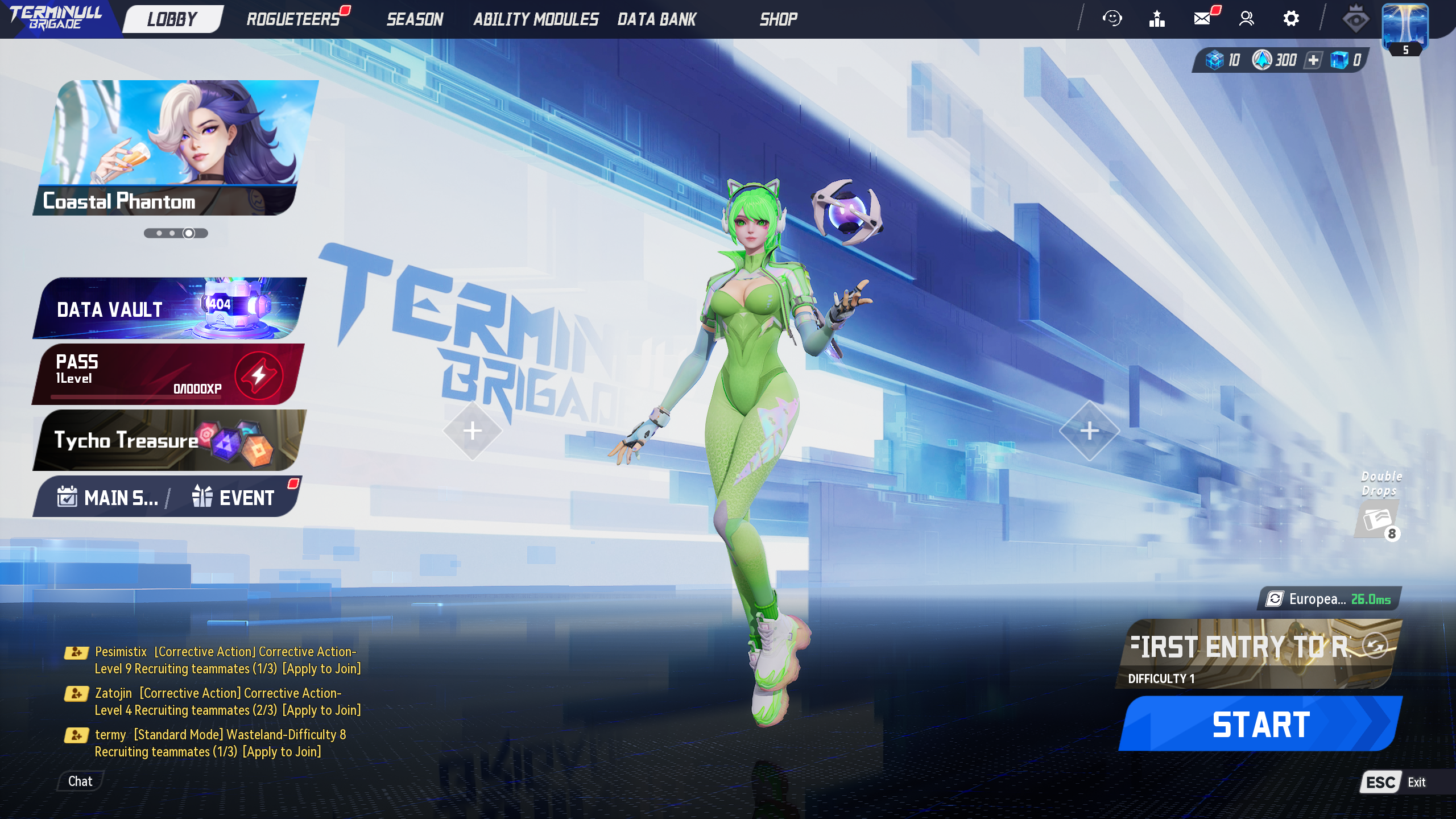The height and width of the screenshot is (819, 1456).
Task: Start the mission with START button
Action: click(1260, 724)
